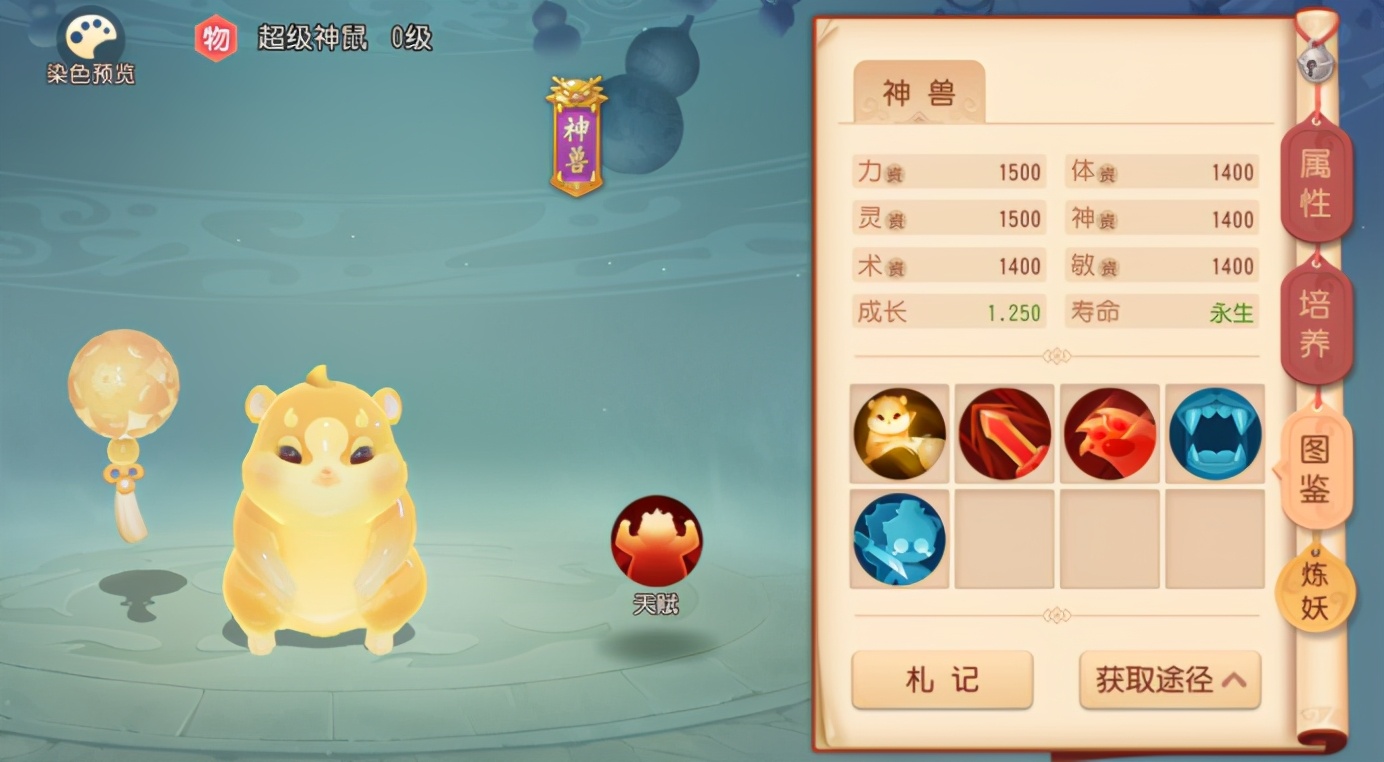Open the 天赋 talent skill icon

655,540
